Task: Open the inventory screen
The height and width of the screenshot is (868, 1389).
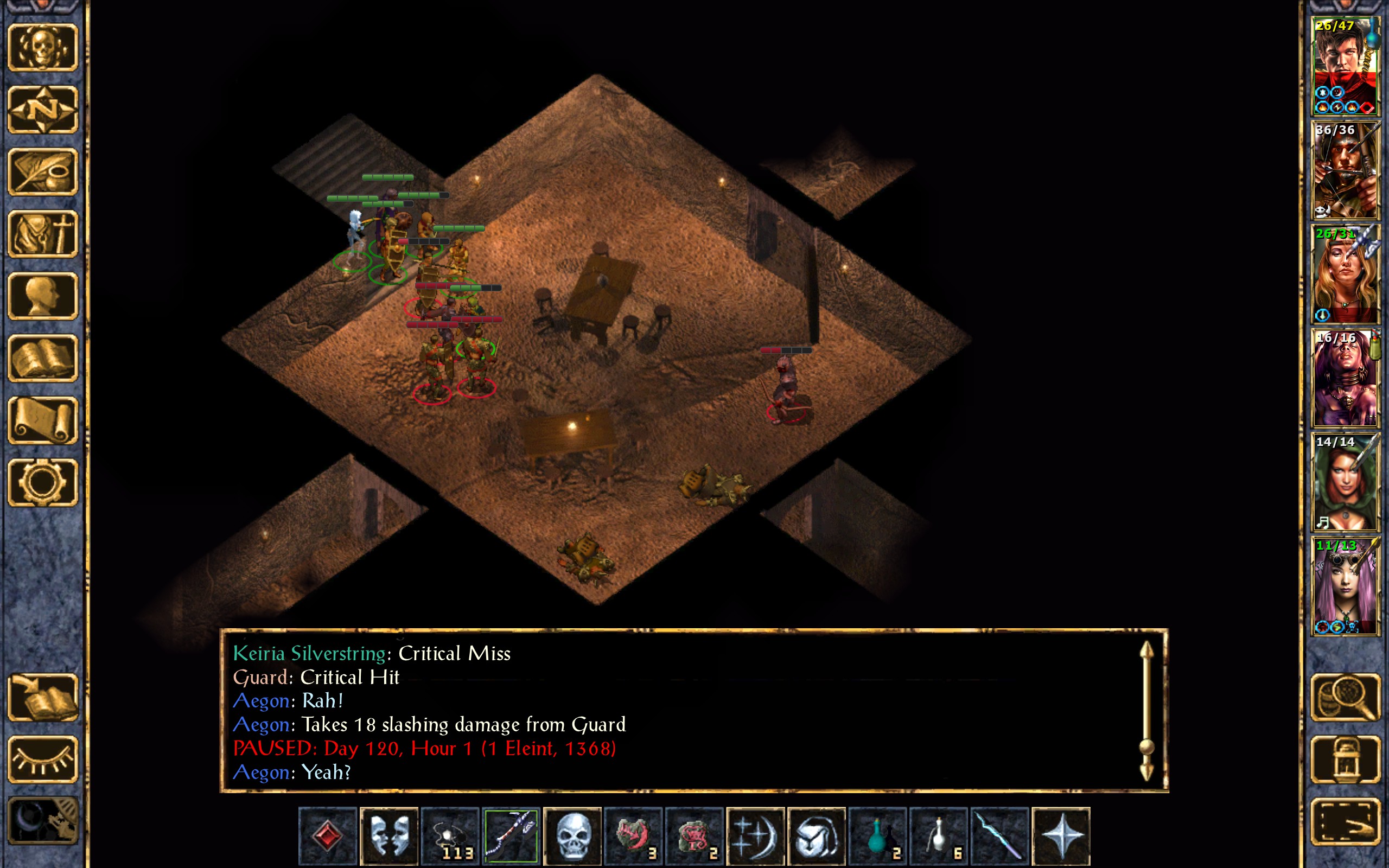Action: pos(43,234)
